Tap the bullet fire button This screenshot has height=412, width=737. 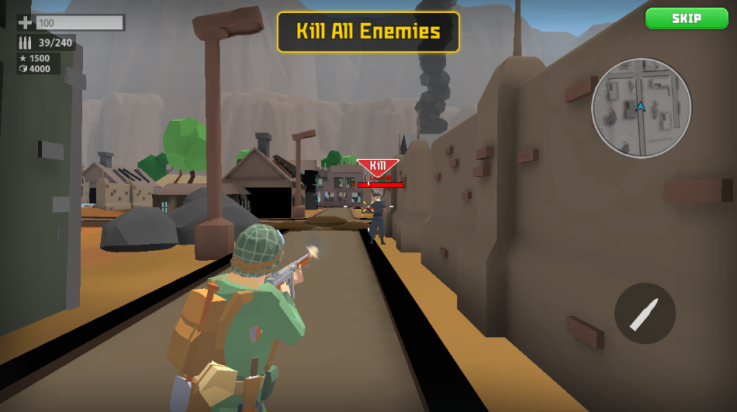coord(644,314)
